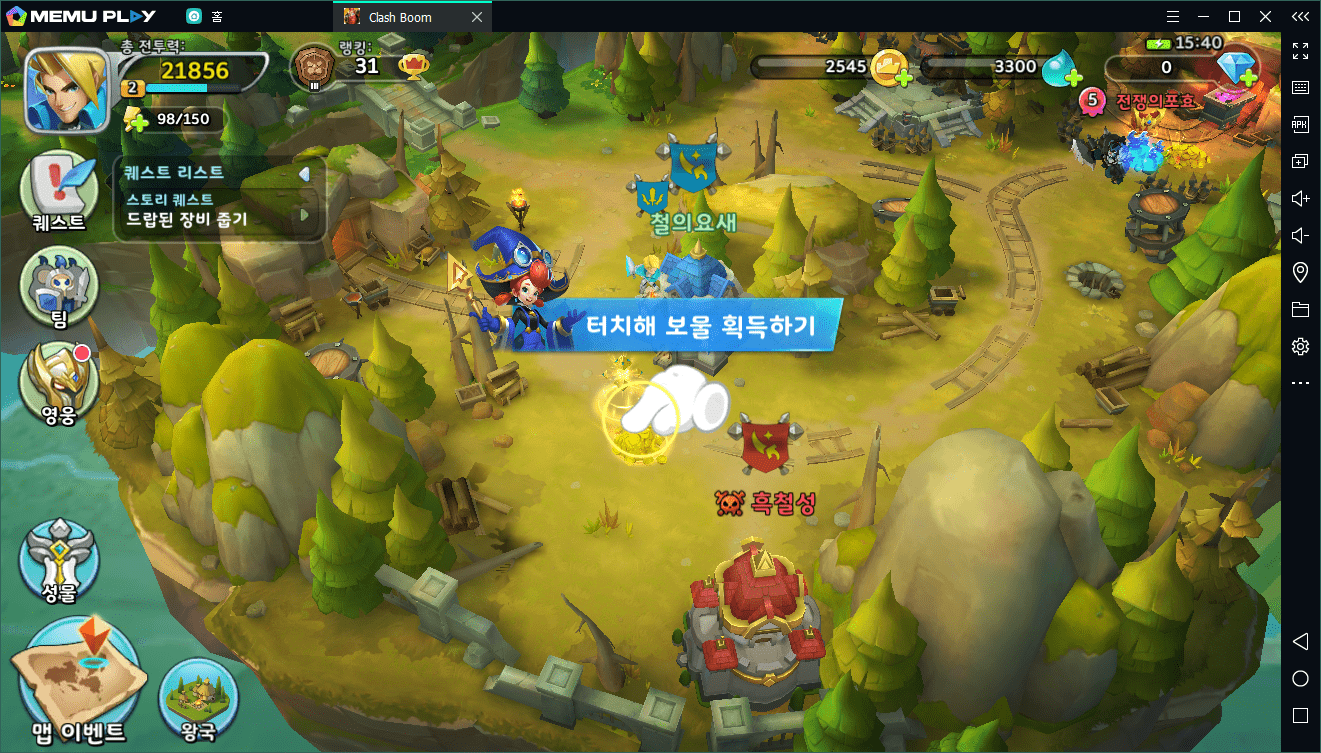1321x753 pixels.
Task: Tap the 터치해 보물 획득하기 banner
Action: tap(700, 322)
